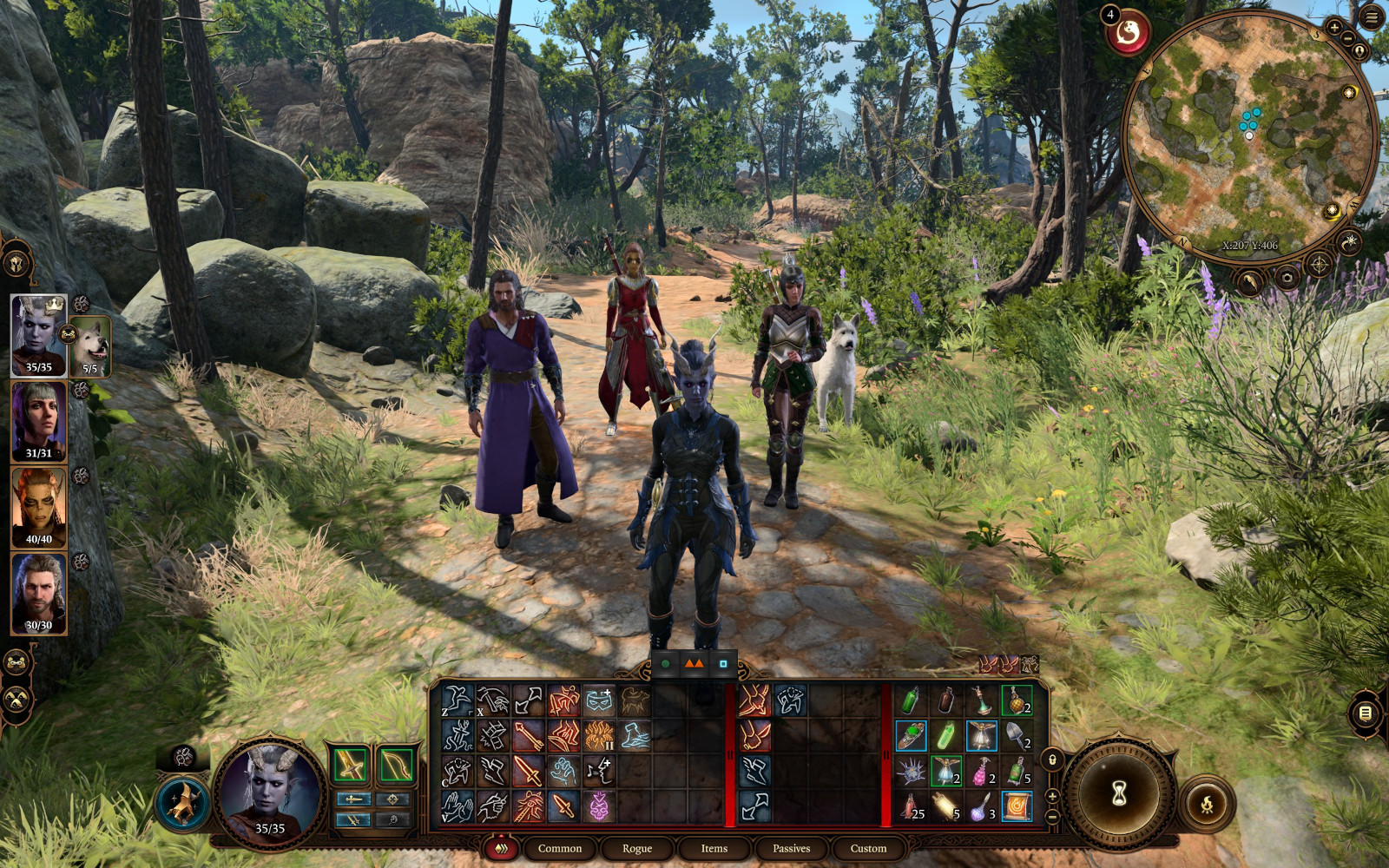Select the wolf companion portrait

[89, 347]
